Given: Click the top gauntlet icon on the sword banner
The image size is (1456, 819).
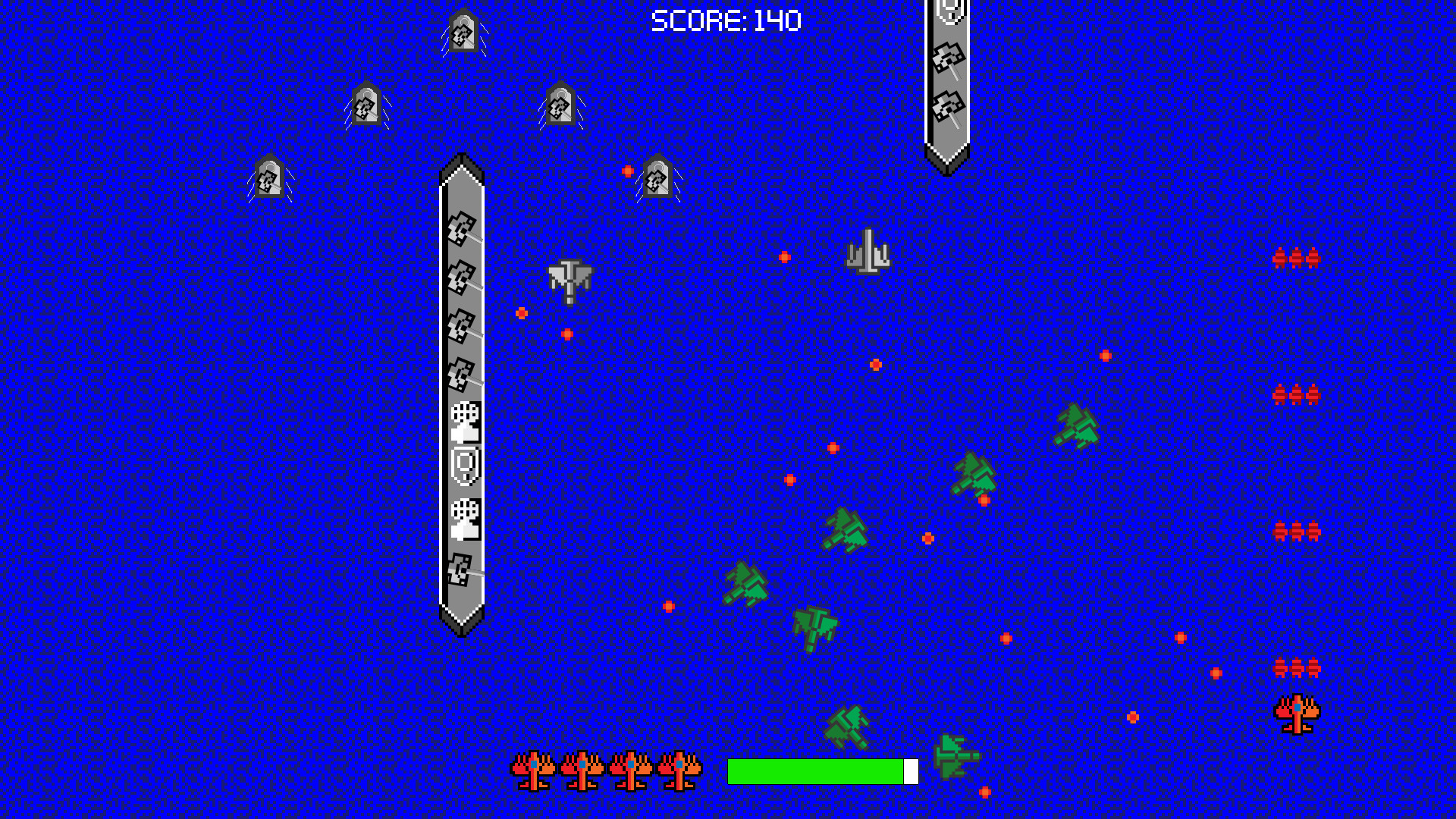Looking at the screenshot, I should 463,421.
